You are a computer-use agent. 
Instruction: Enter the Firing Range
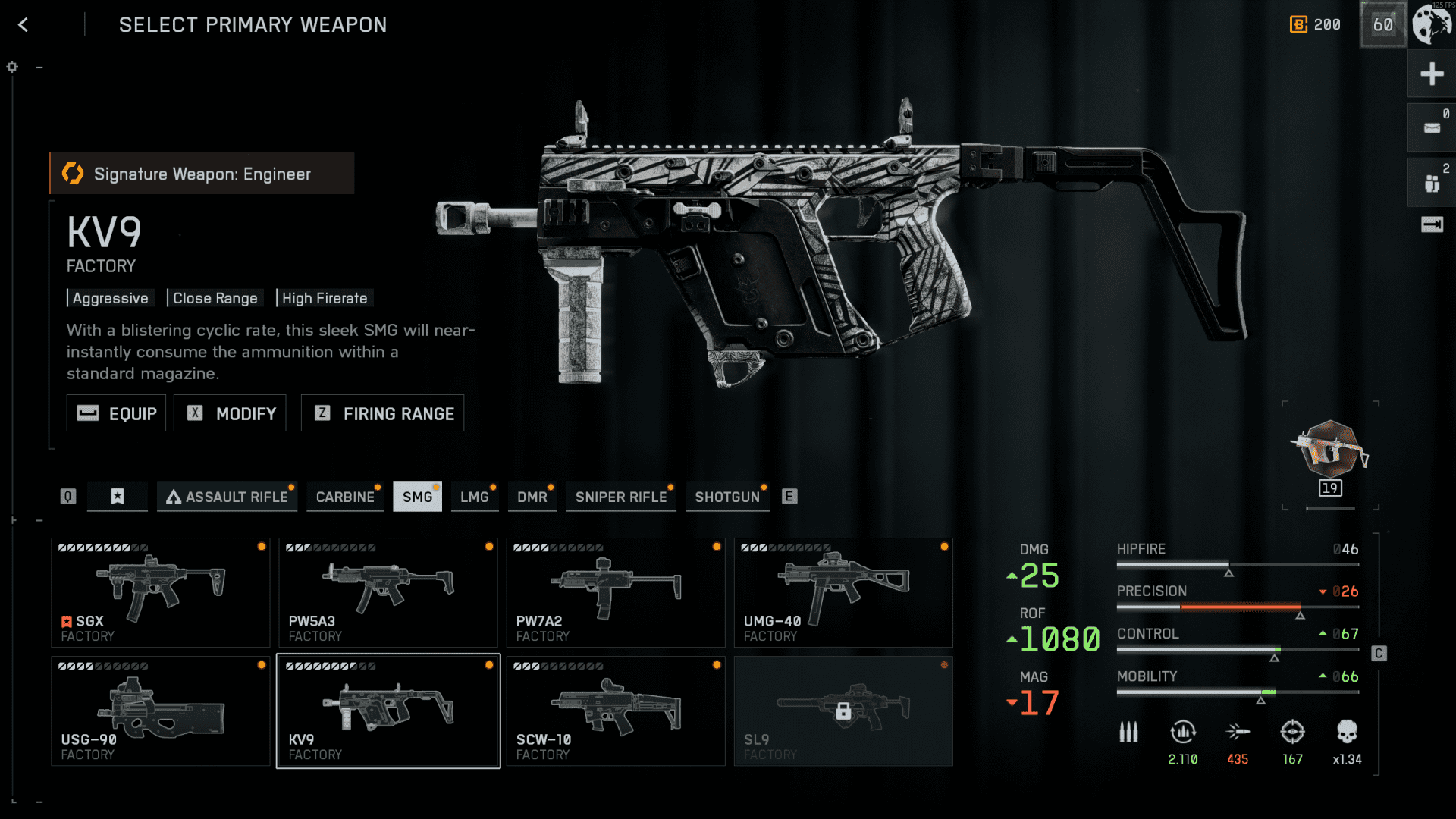coord(382,413)
